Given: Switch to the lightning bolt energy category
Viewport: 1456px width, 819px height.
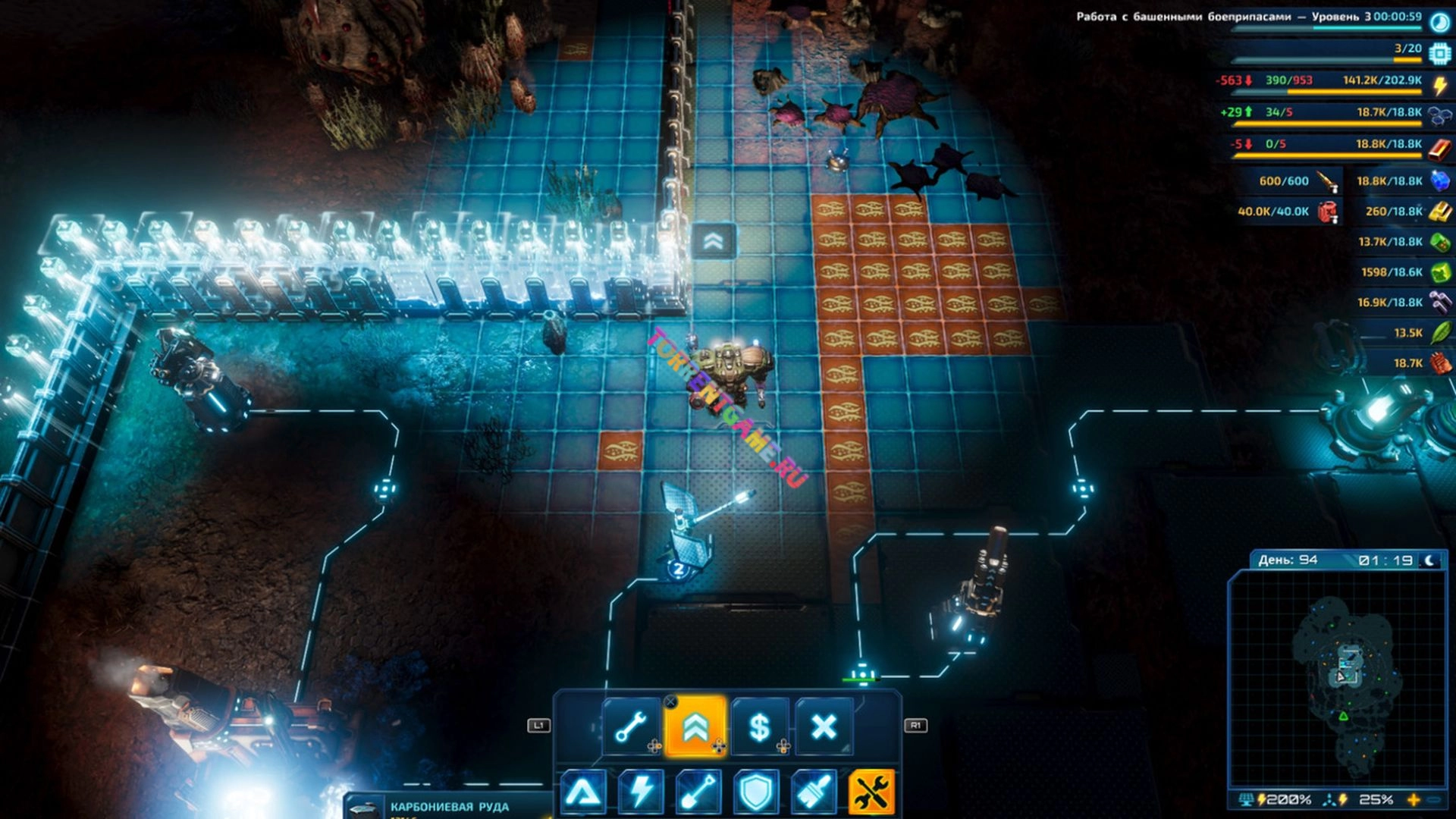Looking at the screenshot, I should pyautogui.click(x=641, y=792).
